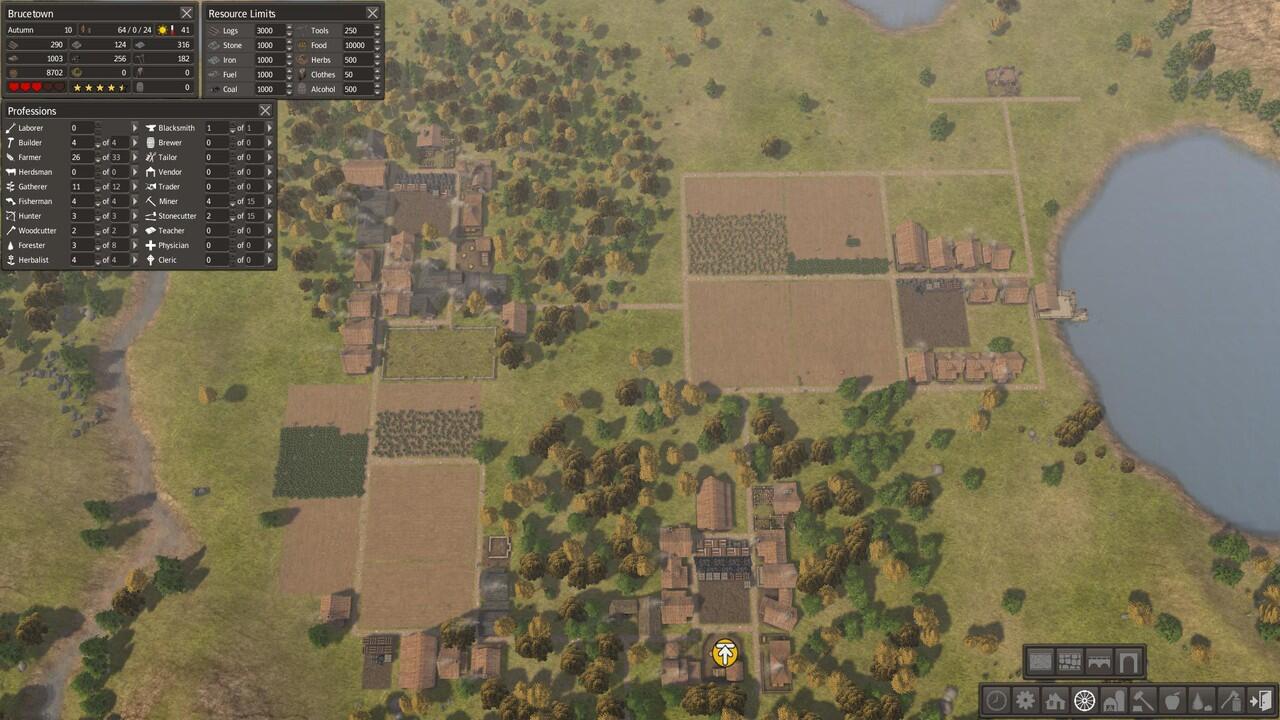Open the hammer production build menu
The height and width of the screenshot is (720, 1280).
pos(1142,700)
